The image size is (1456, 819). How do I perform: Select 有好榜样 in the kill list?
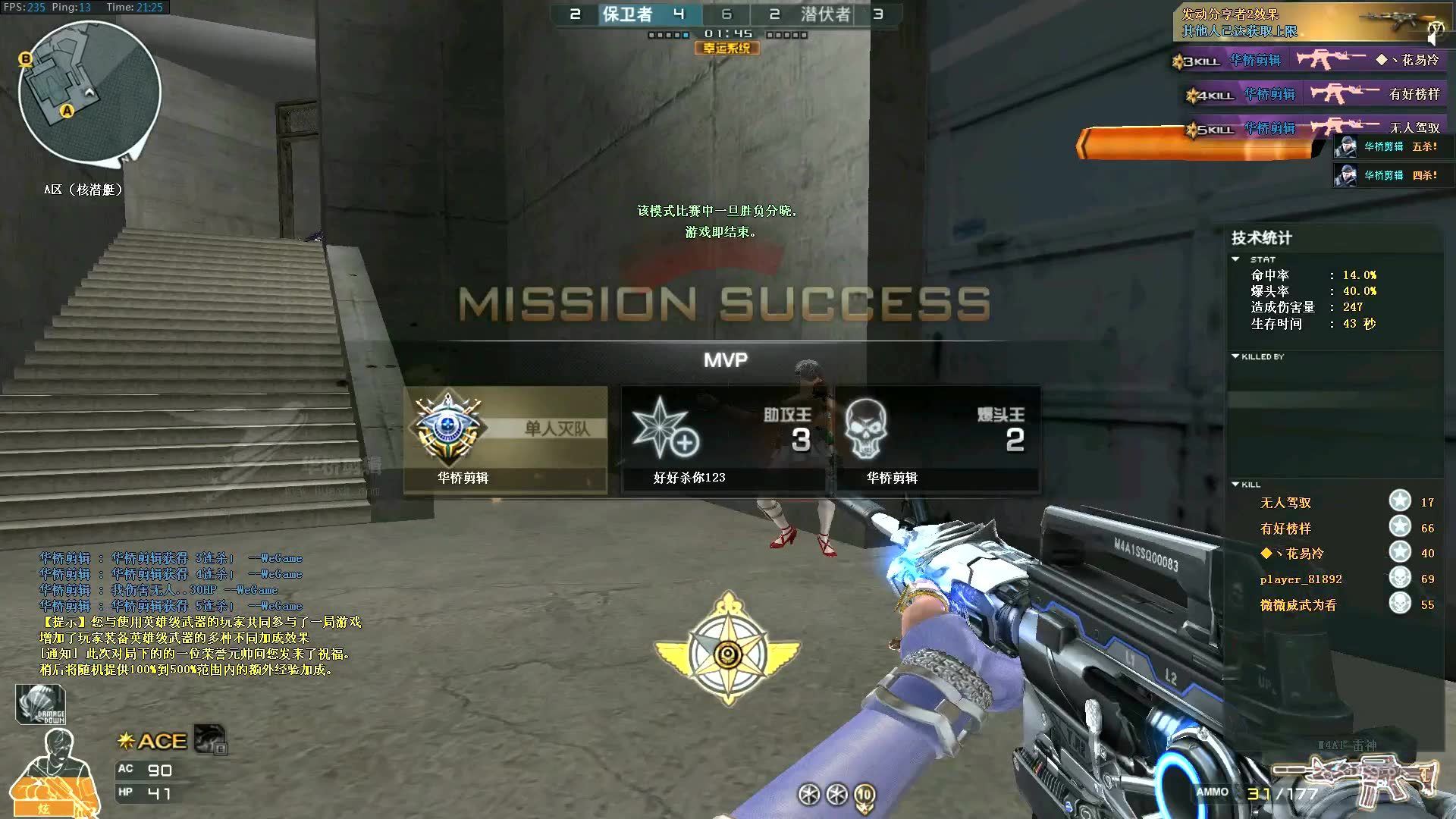(x=1285, y=529)
